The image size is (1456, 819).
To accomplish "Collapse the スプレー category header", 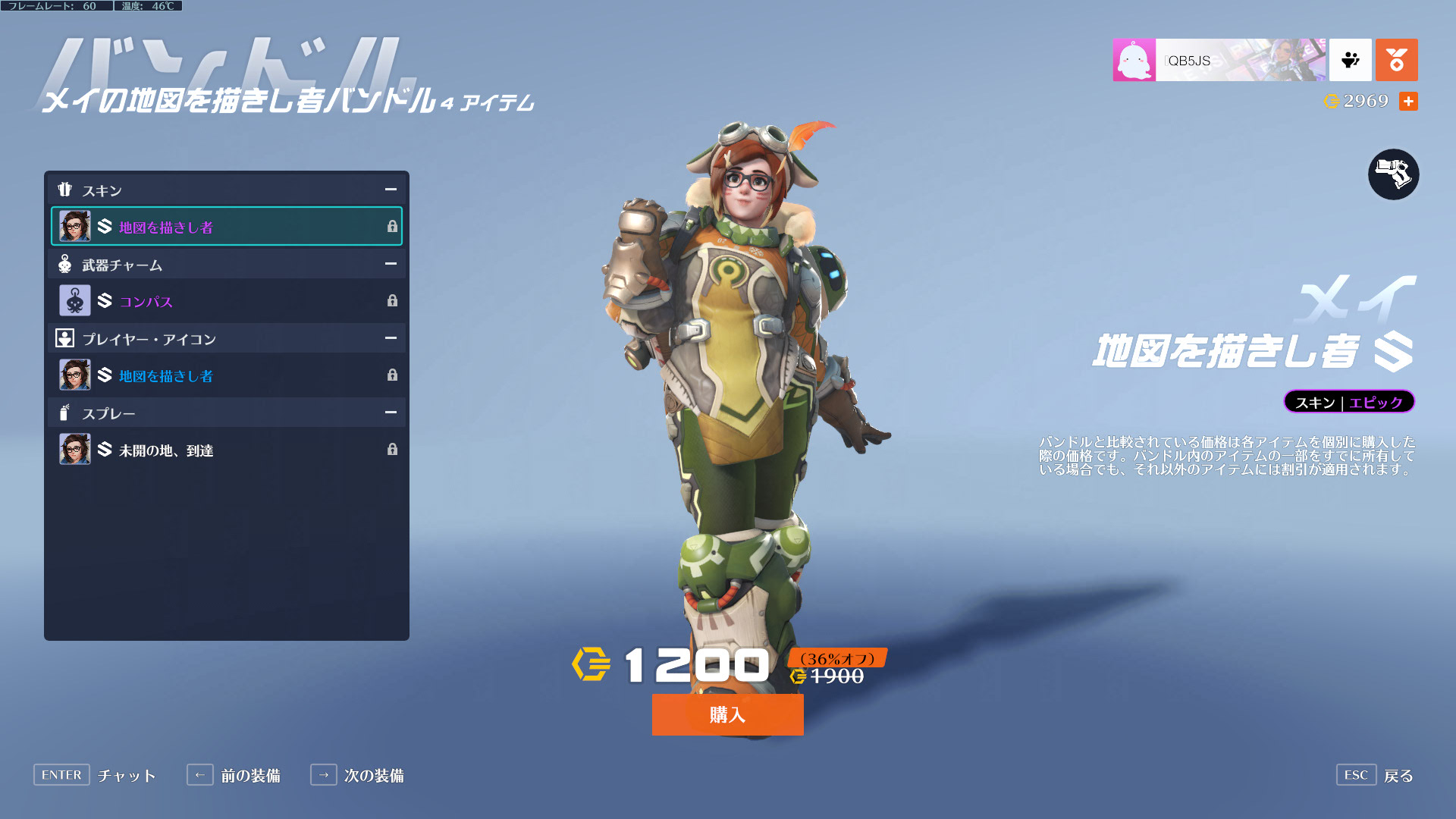I will click(390, 413).
